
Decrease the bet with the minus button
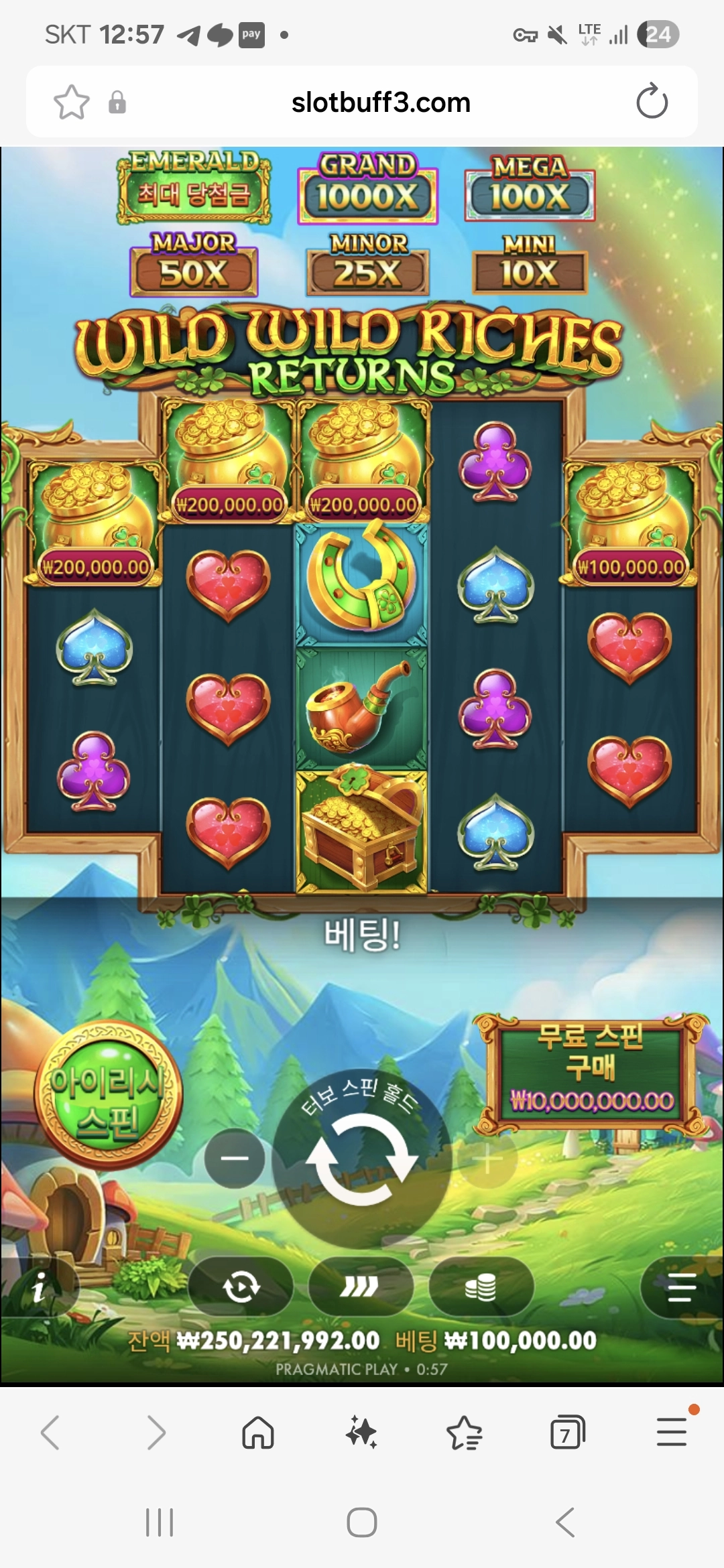[x=235, y=1159]
